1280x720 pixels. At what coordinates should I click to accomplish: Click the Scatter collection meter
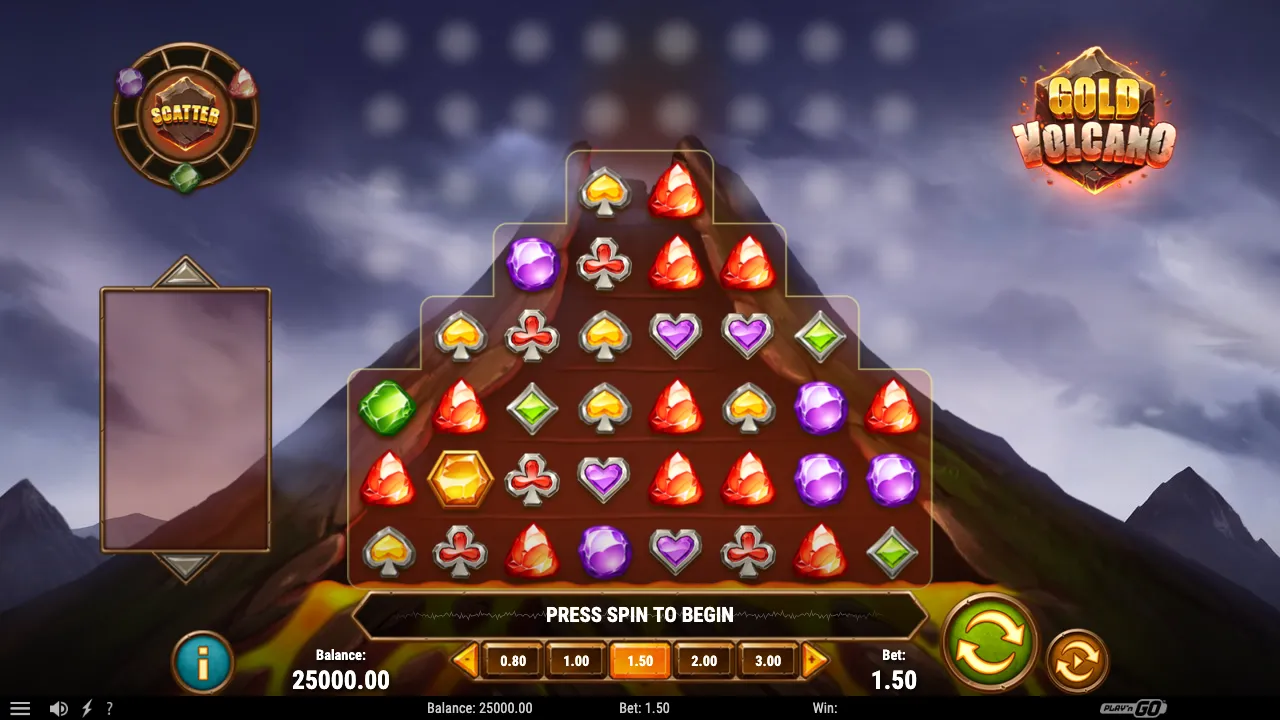(184, 117)
